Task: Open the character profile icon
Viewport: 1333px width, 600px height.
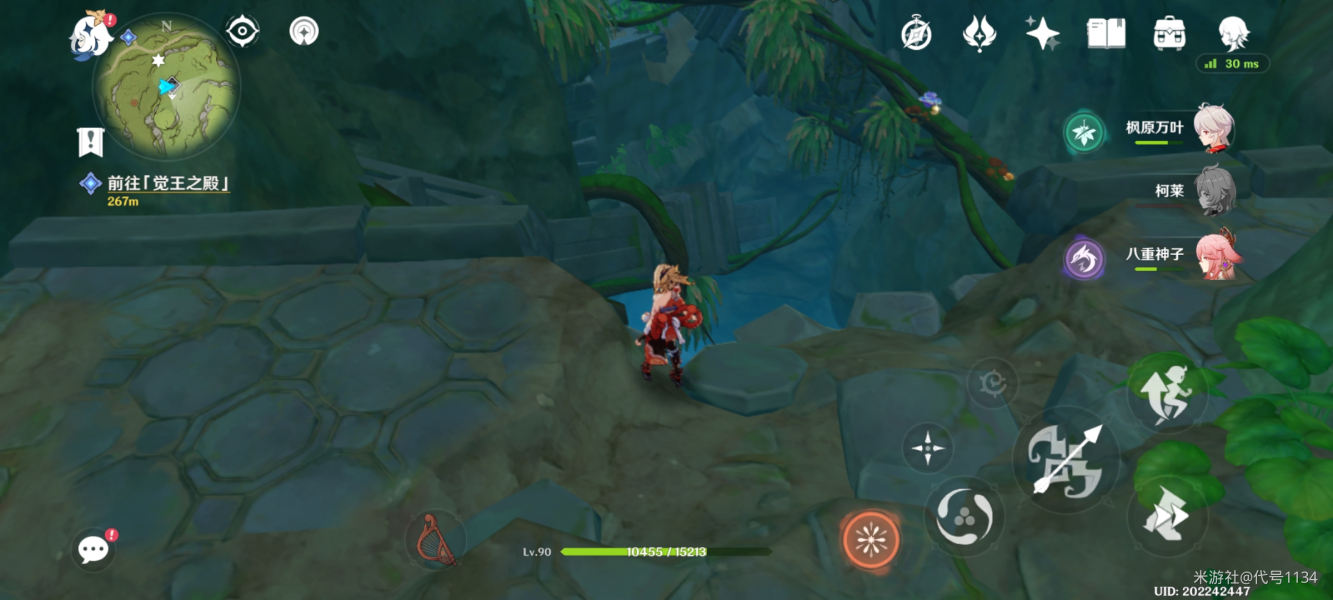Action: pos(1233,34)
